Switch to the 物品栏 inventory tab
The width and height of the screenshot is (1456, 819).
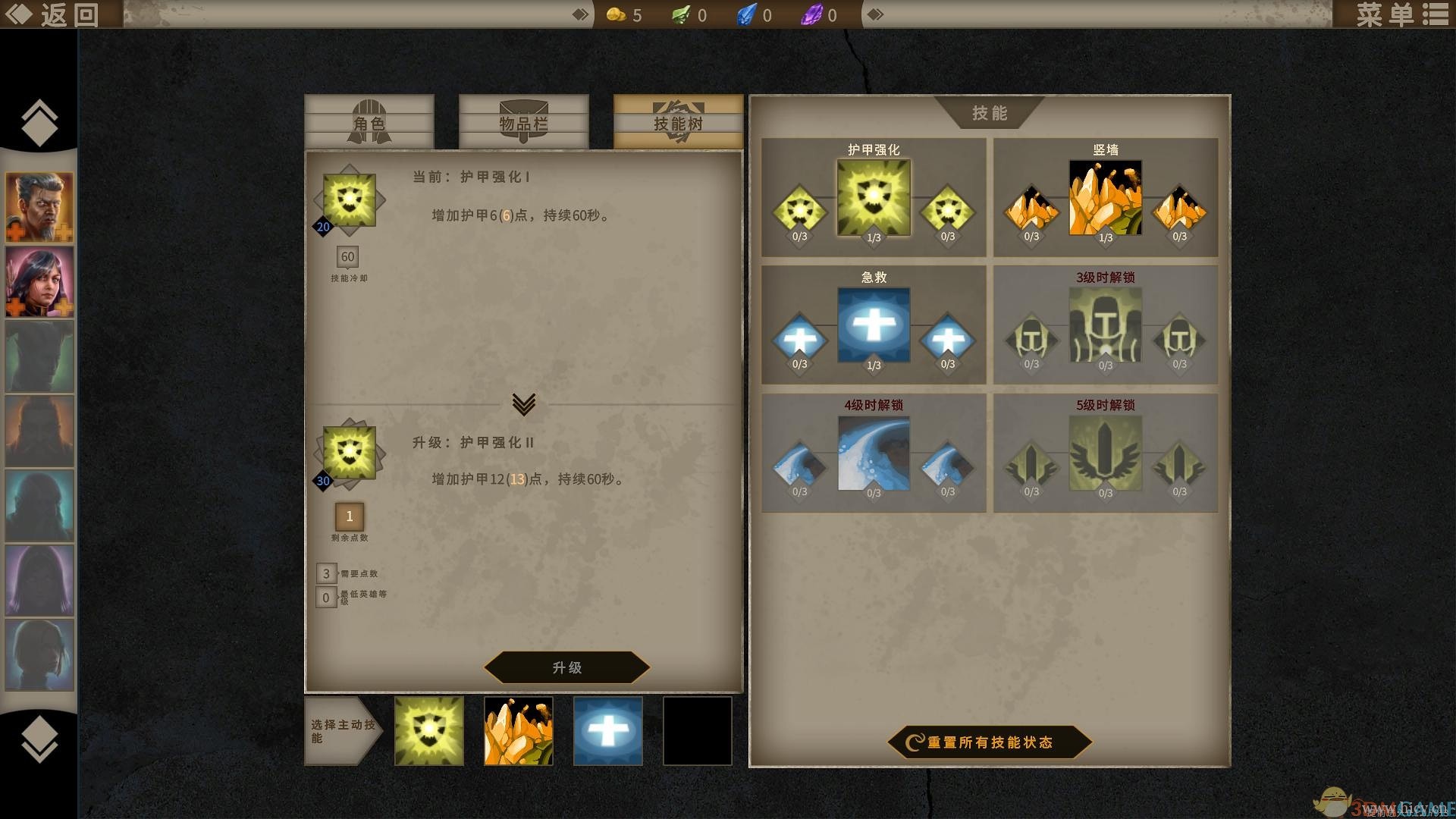(523, 124)
